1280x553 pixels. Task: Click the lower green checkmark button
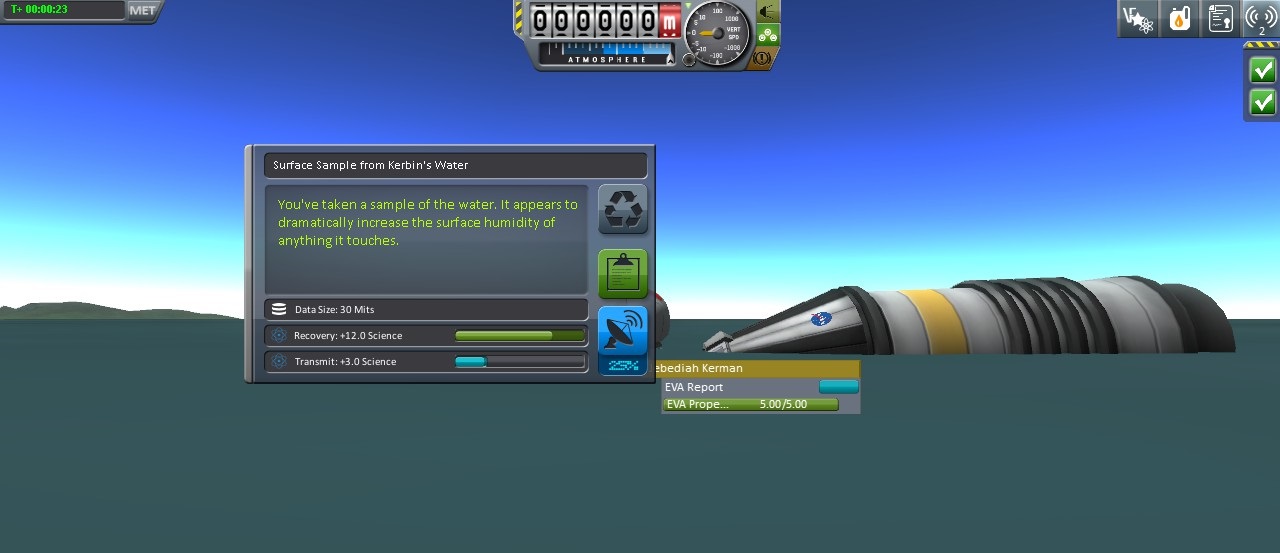click(1262, 102)
